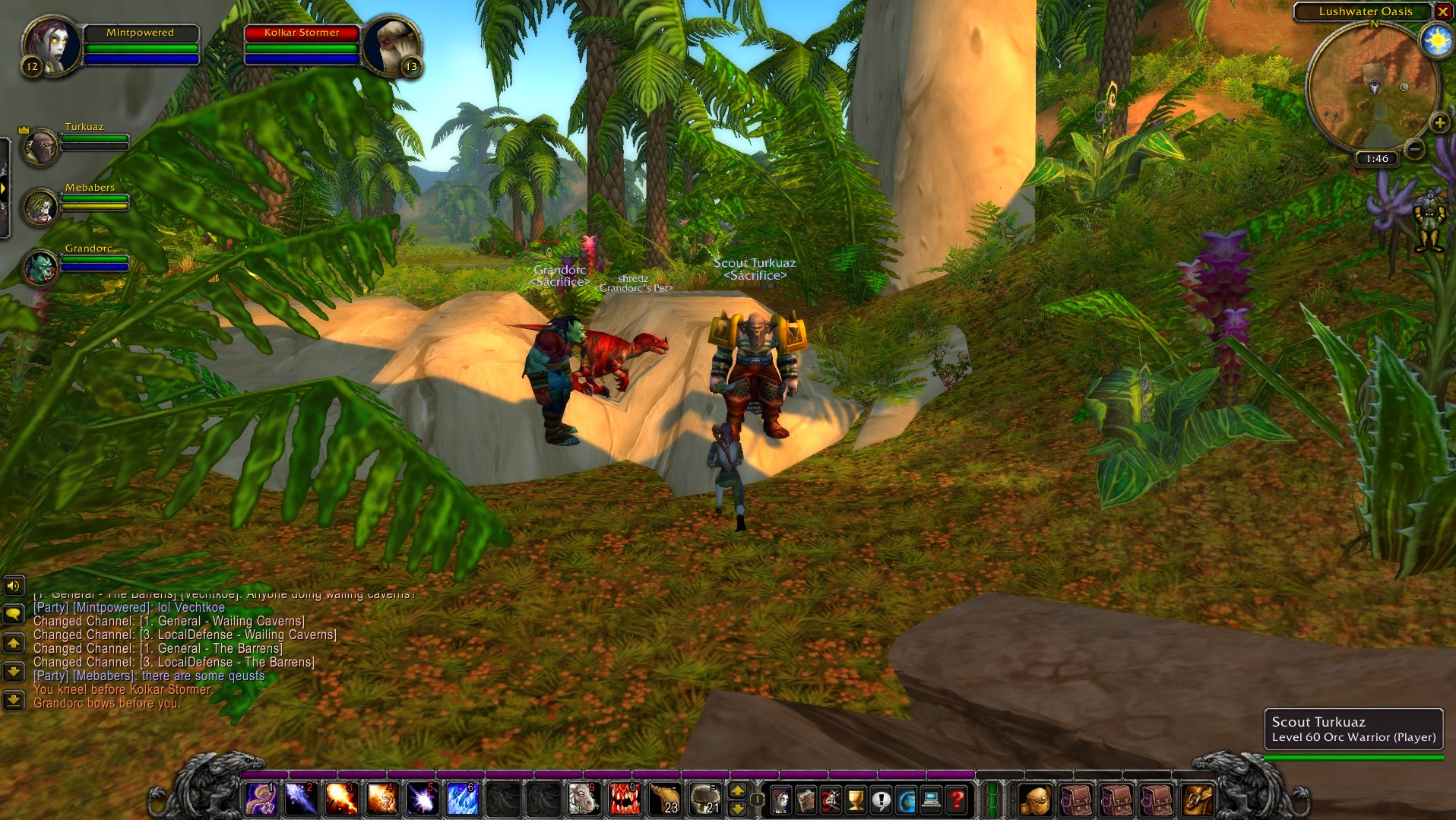
Task: Cast the Polymorph sheep spell
Action: pos(583,799)
